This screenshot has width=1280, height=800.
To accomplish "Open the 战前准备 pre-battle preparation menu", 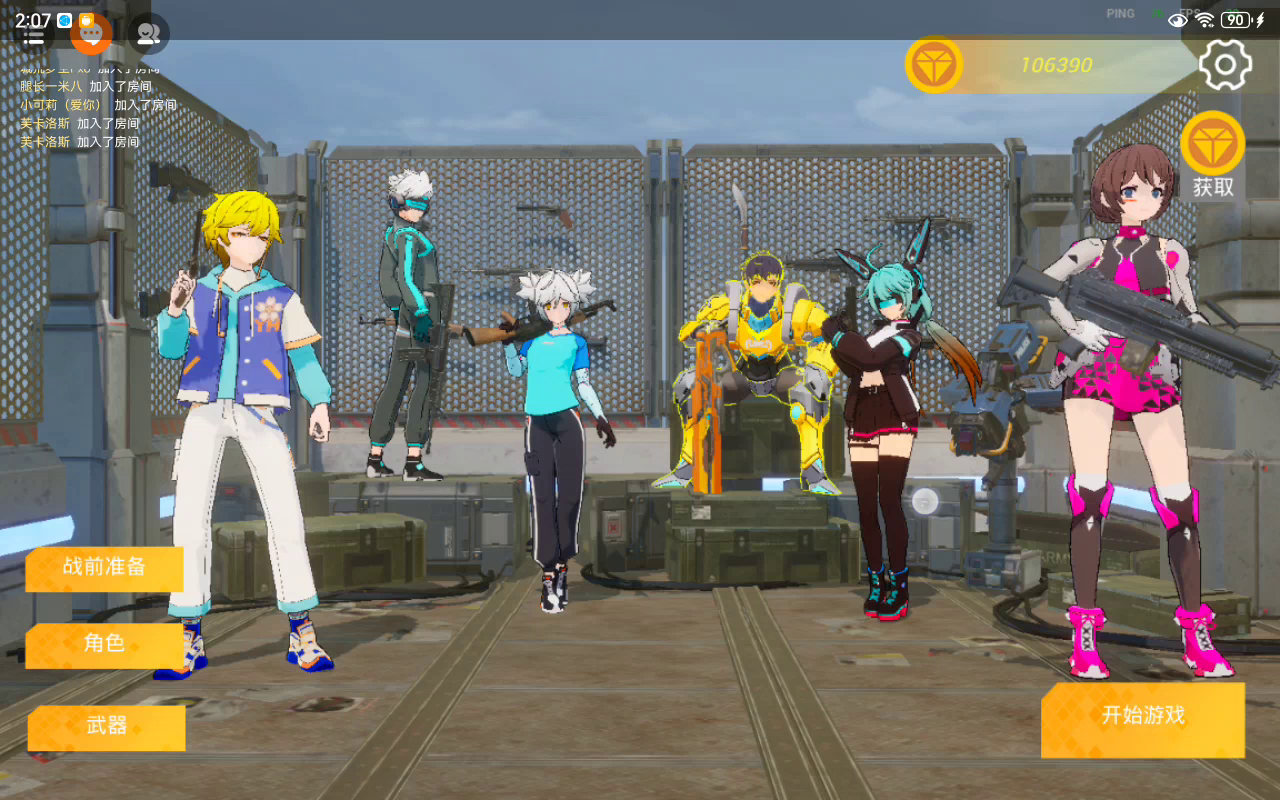I will click(x=105, y=567).
